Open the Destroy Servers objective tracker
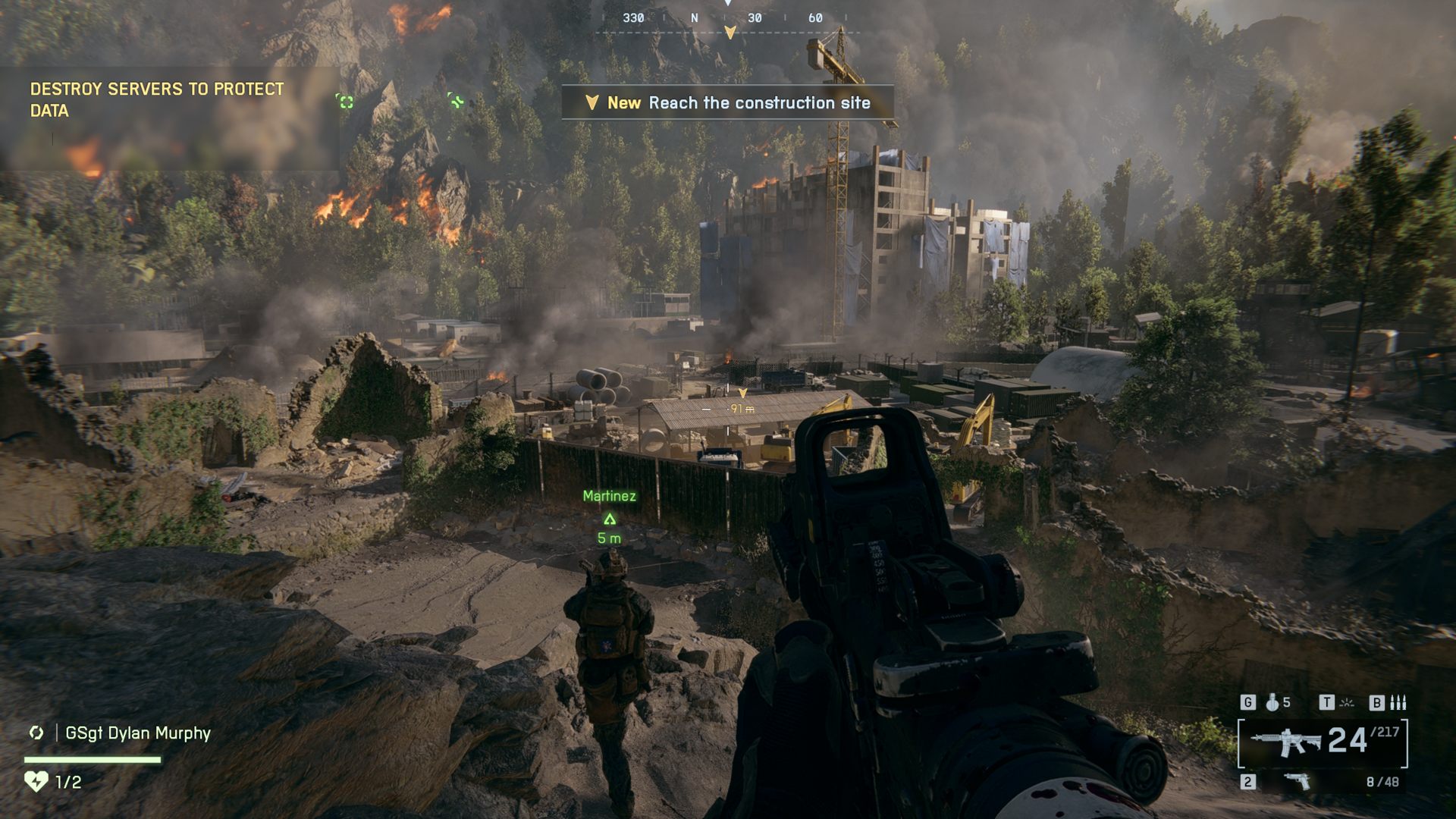The image size is (1456, 819). [157, 100]
